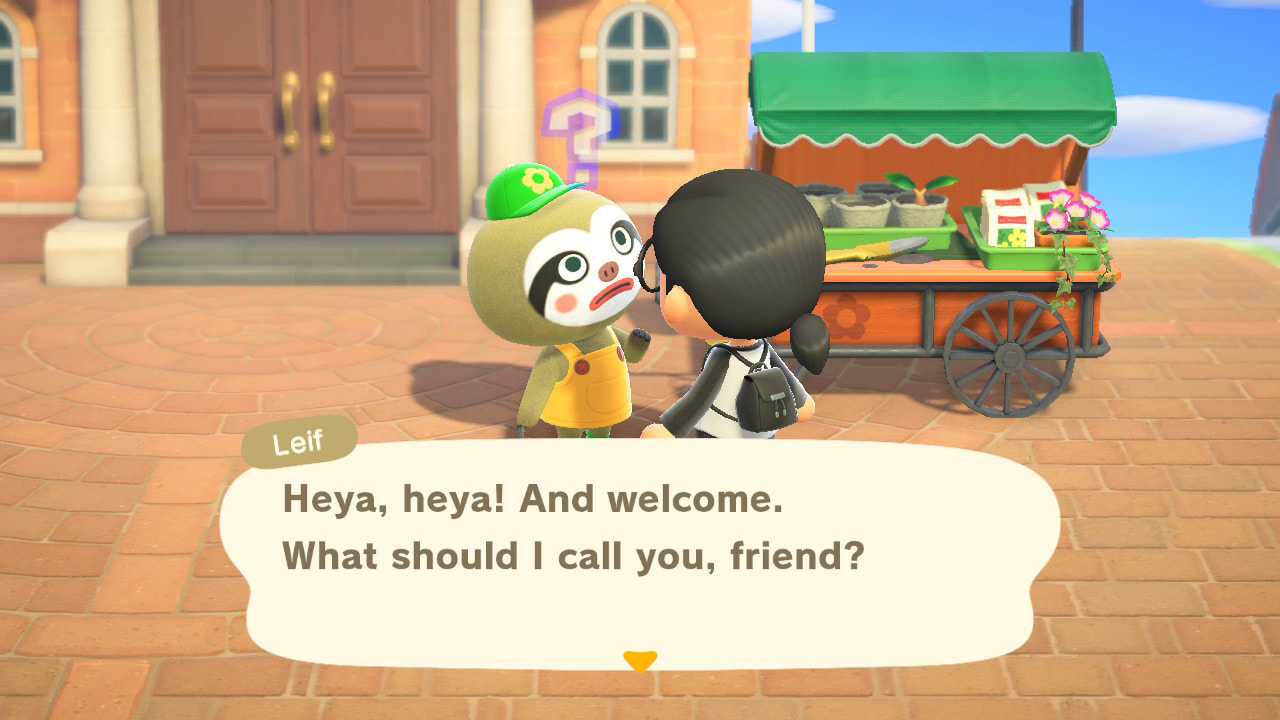Image resolution: width=1280 pixels, height=720 pixels.
Task: Advance dialogue with the yellow continue arrow
Action: point(640,660)
